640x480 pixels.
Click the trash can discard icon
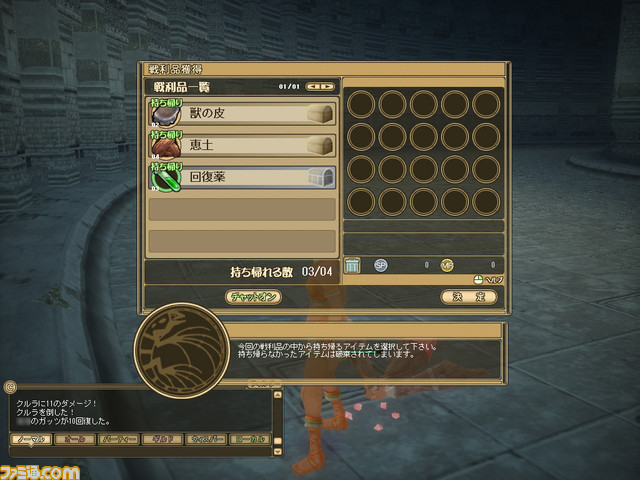pyautogui.click(x=352, y=265)
